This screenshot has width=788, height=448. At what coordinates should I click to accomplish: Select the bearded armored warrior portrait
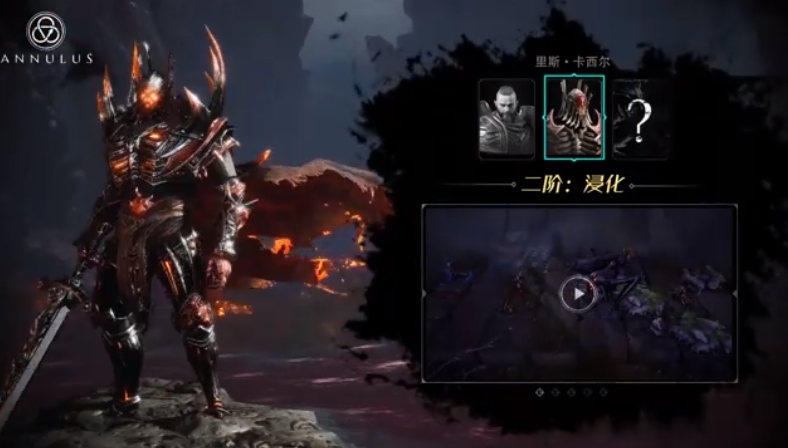507,118
